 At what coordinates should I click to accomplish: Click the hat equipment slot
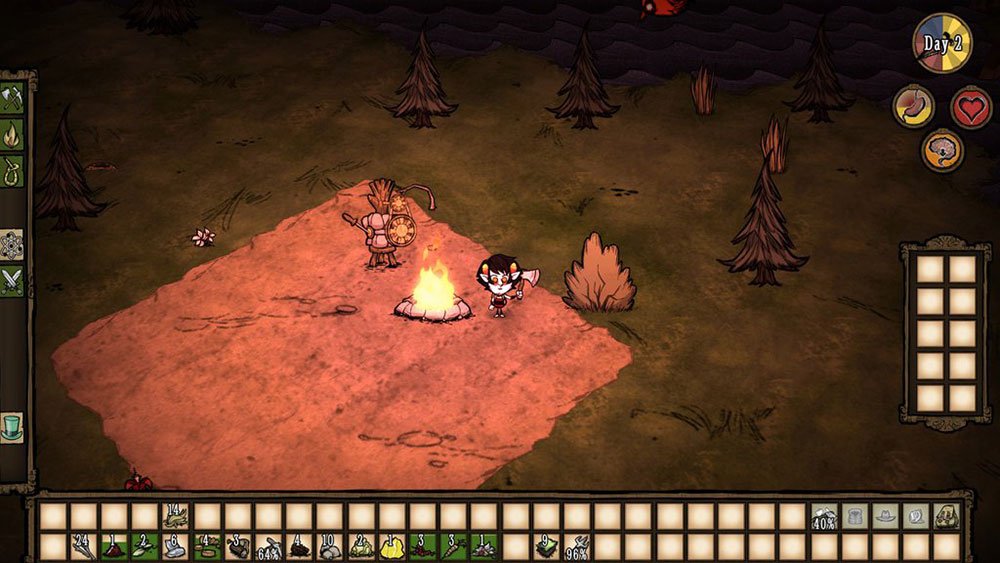coord(885,516)
